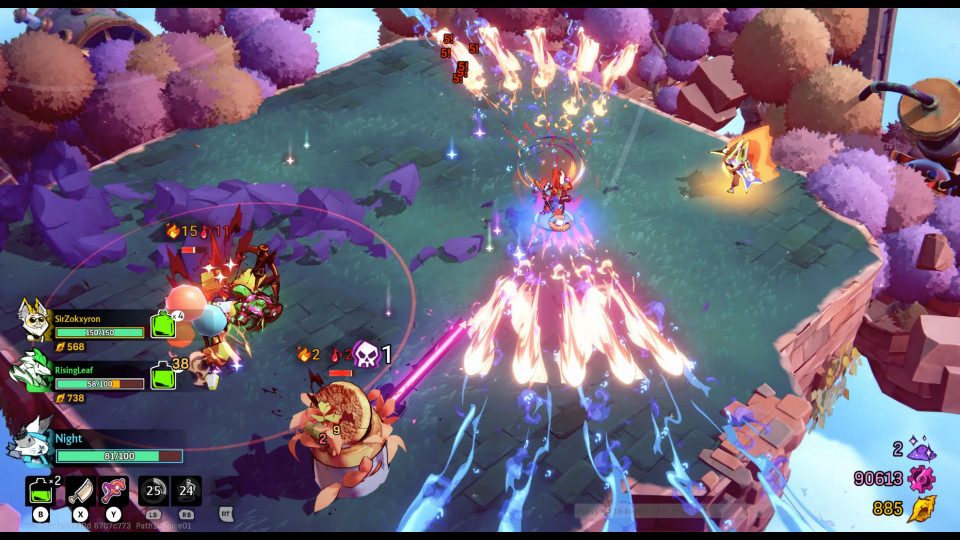
Task: Click the purple sparkling dust currency icon
Action: pyautogui.click(x=920, y=449)
